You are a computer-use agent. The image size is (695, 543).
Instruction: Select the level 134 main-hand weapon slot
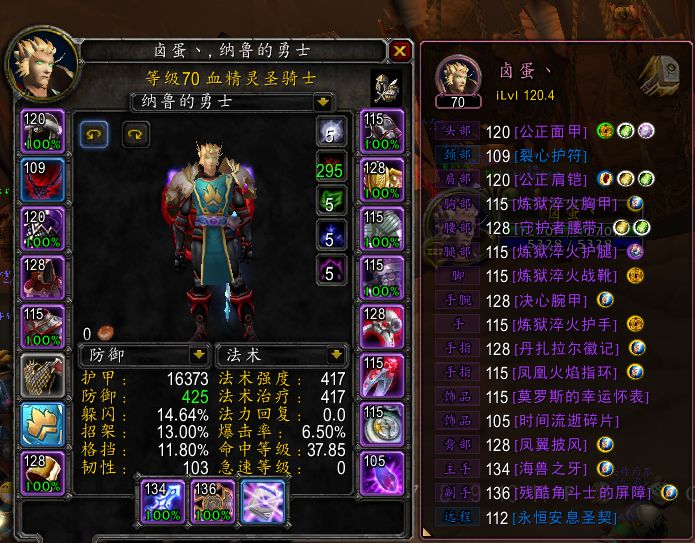click(x=158, y=499)
